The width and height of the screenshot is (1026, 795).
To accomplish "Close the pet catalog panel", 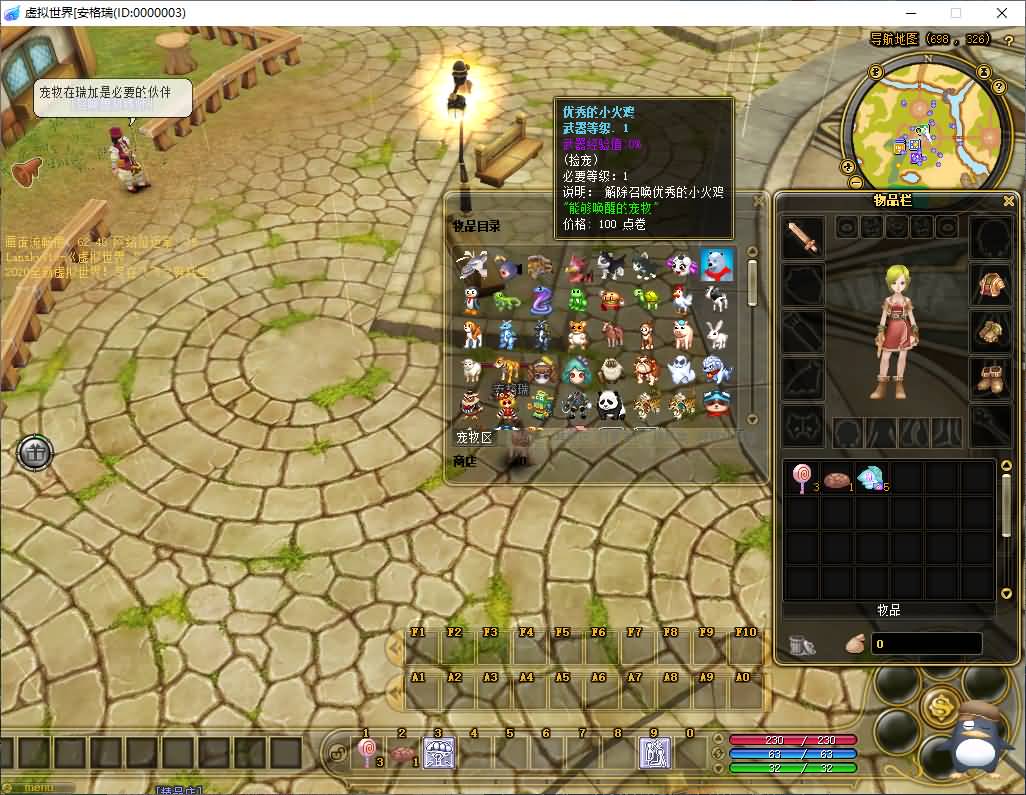I will [759, 201].
